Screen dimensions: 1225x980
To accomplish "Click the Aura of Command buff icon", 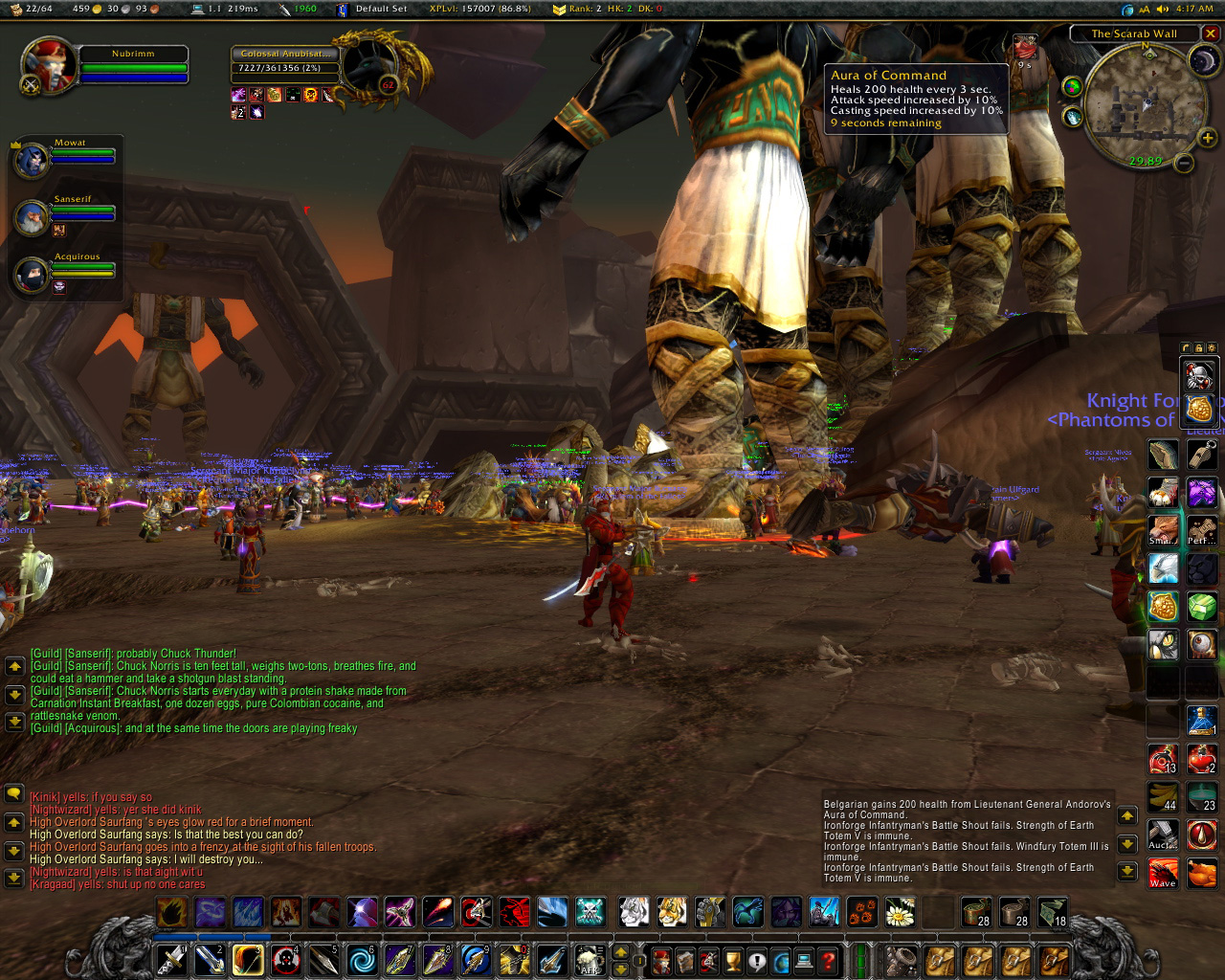I will (x=1024, y=46).
